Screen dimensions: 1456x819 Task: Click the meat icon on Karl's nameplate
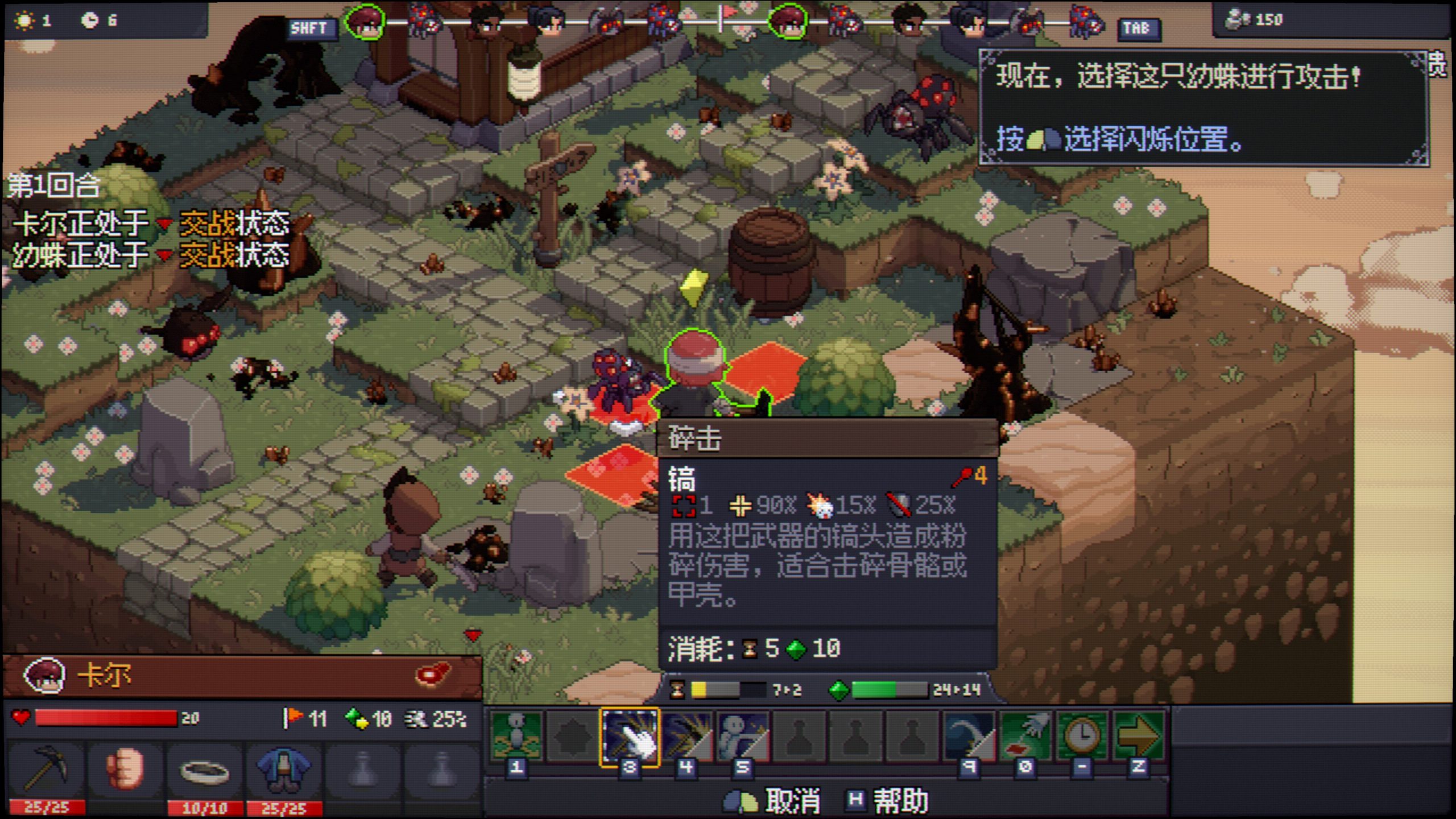[433, 675]
